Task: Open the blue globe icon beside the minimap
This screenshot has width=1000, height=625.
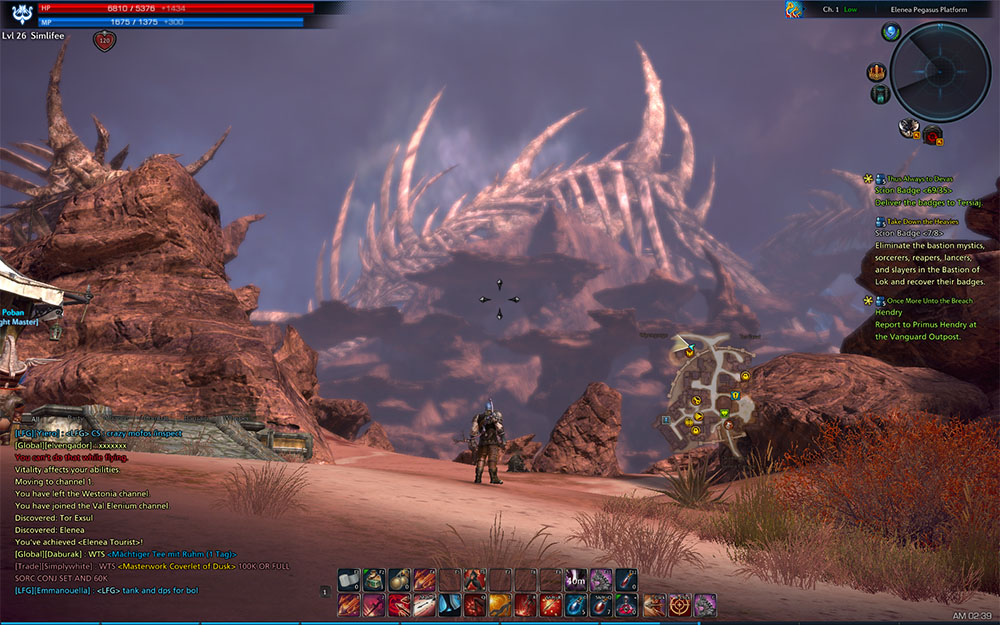Action: click(891, 33)
